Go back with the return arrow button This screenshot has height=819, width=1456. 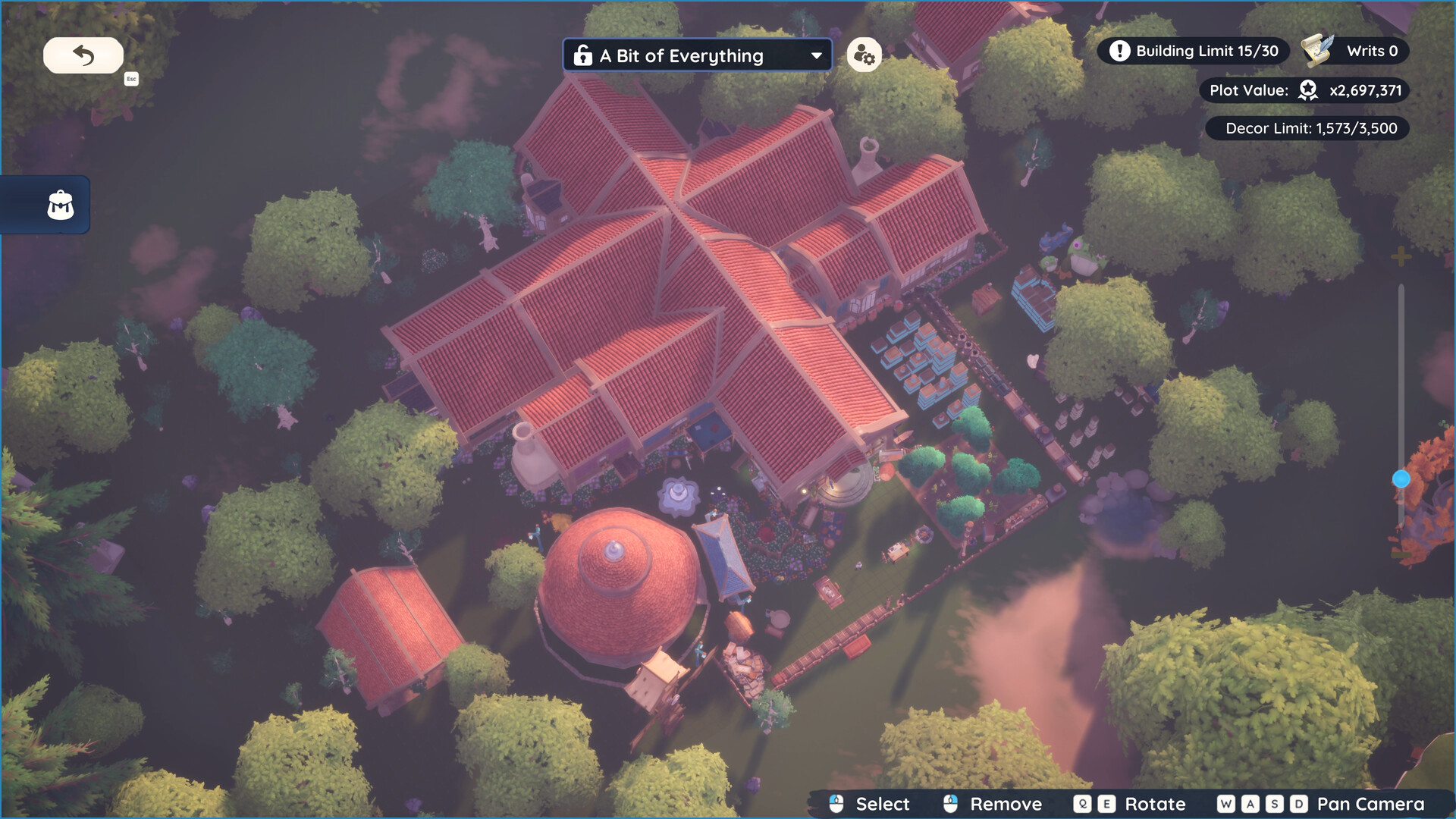click(x=83, y=55)
